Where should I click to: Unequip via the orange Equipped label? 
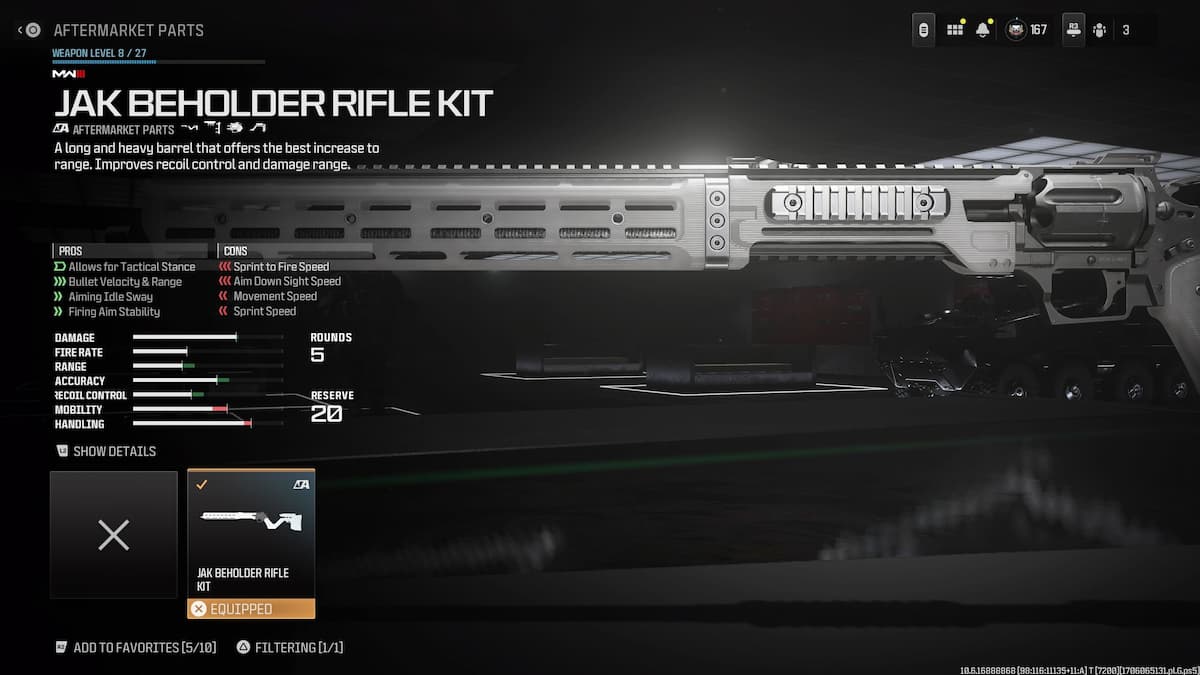point(251,608)
